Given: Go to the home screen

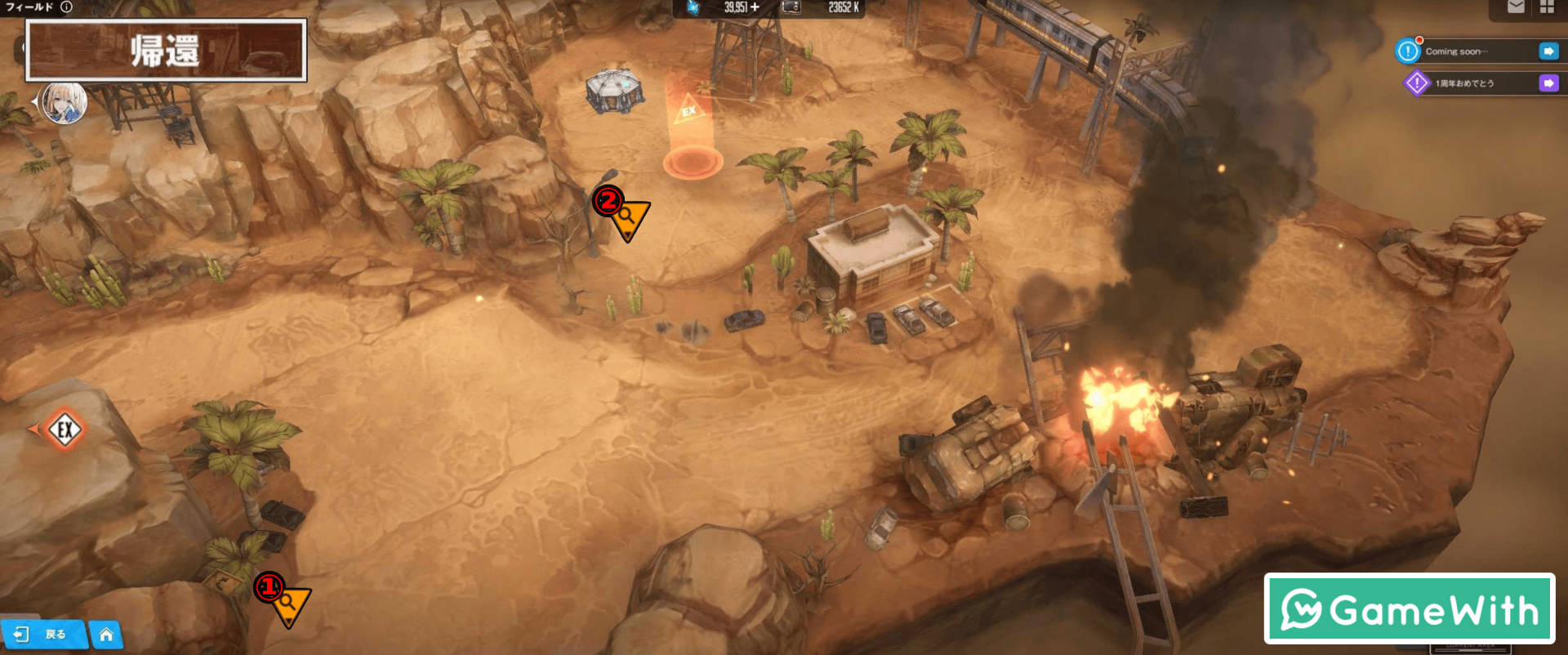Looking at the screenshot, I should click(106, 635).
